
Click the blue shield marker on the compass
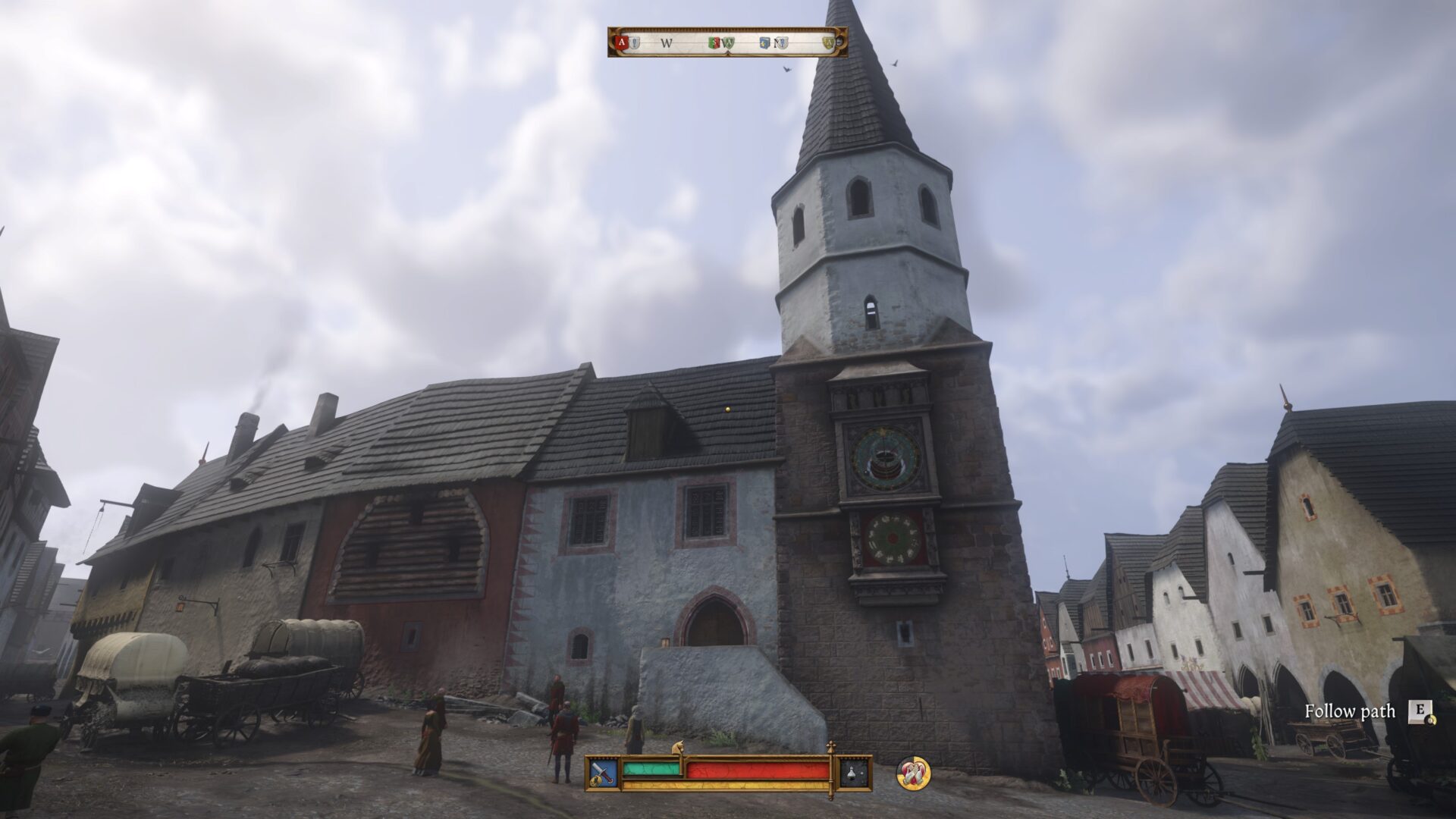764,43
